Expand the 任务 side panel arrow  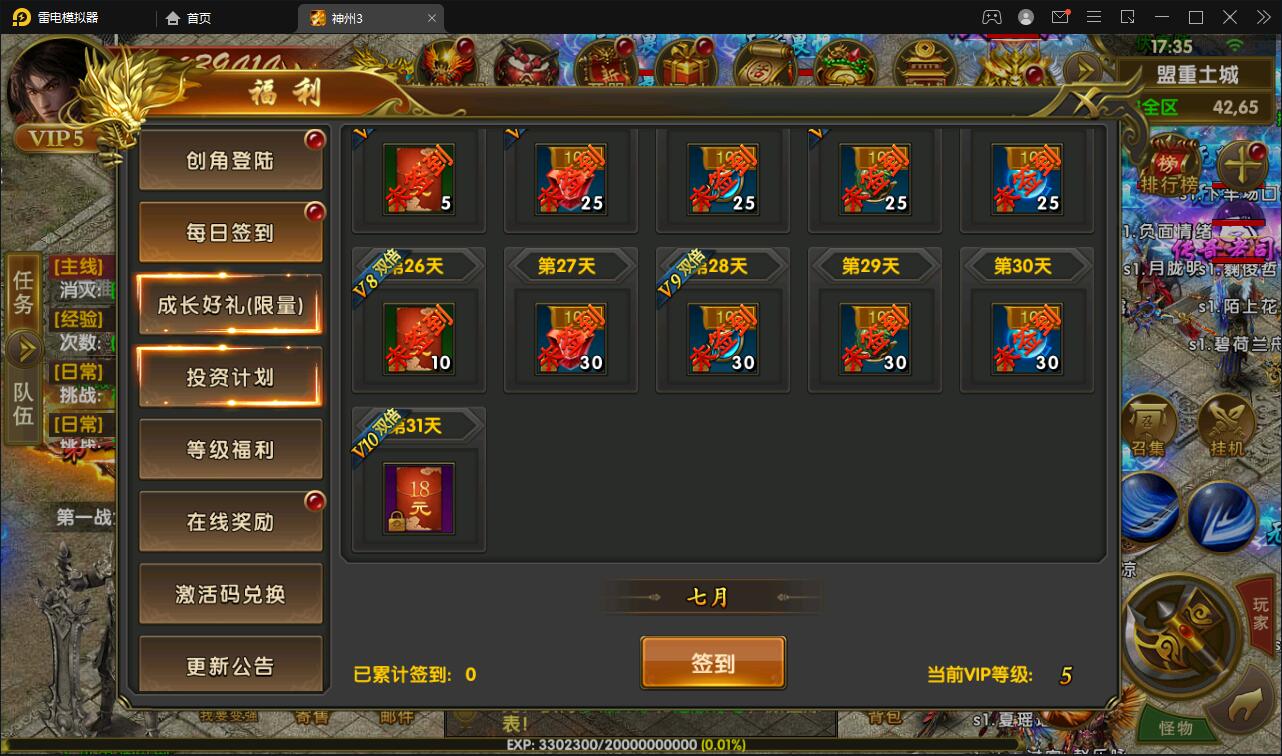[24, 350]
